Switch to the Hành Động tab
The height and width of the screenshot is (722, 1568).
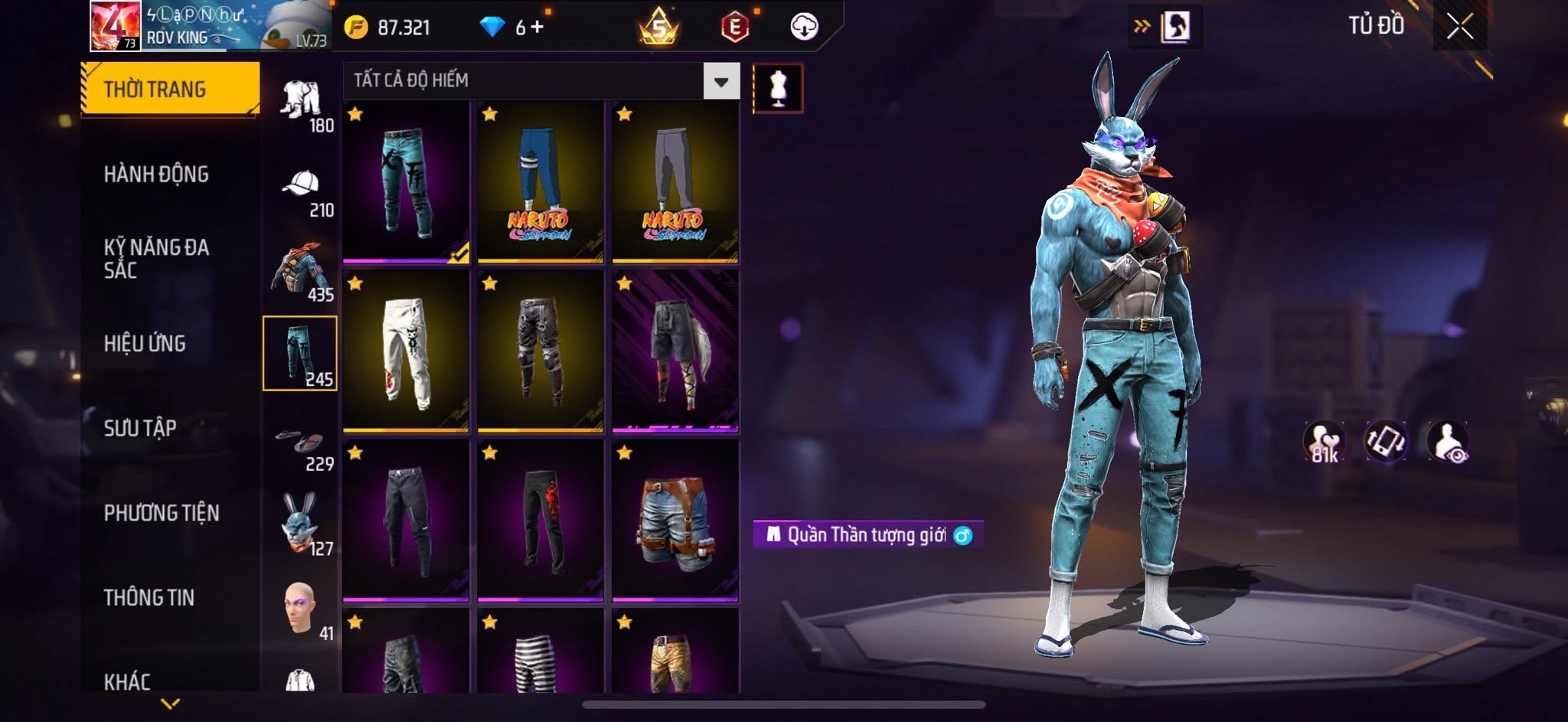coord(156,175)
